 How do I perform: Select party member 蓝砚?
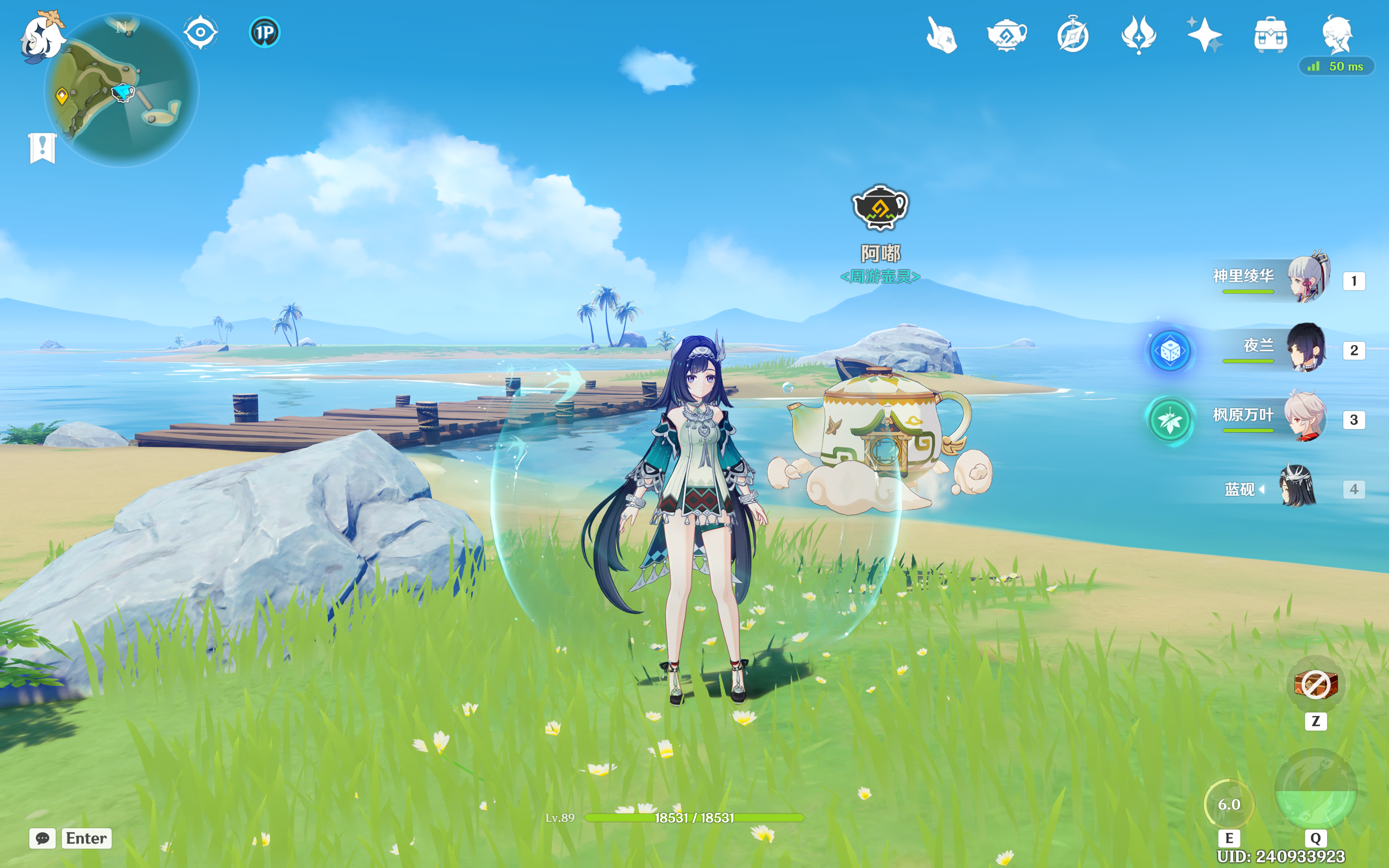click(1298, 487)
